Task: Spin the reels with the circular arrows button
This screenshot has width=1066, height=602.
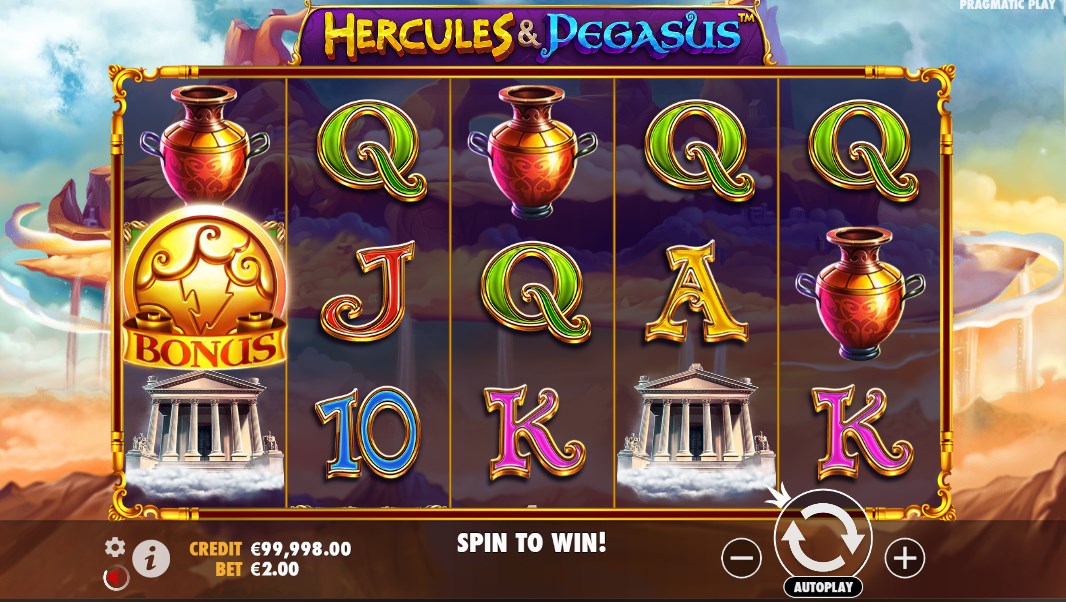Action: [823, 537]
